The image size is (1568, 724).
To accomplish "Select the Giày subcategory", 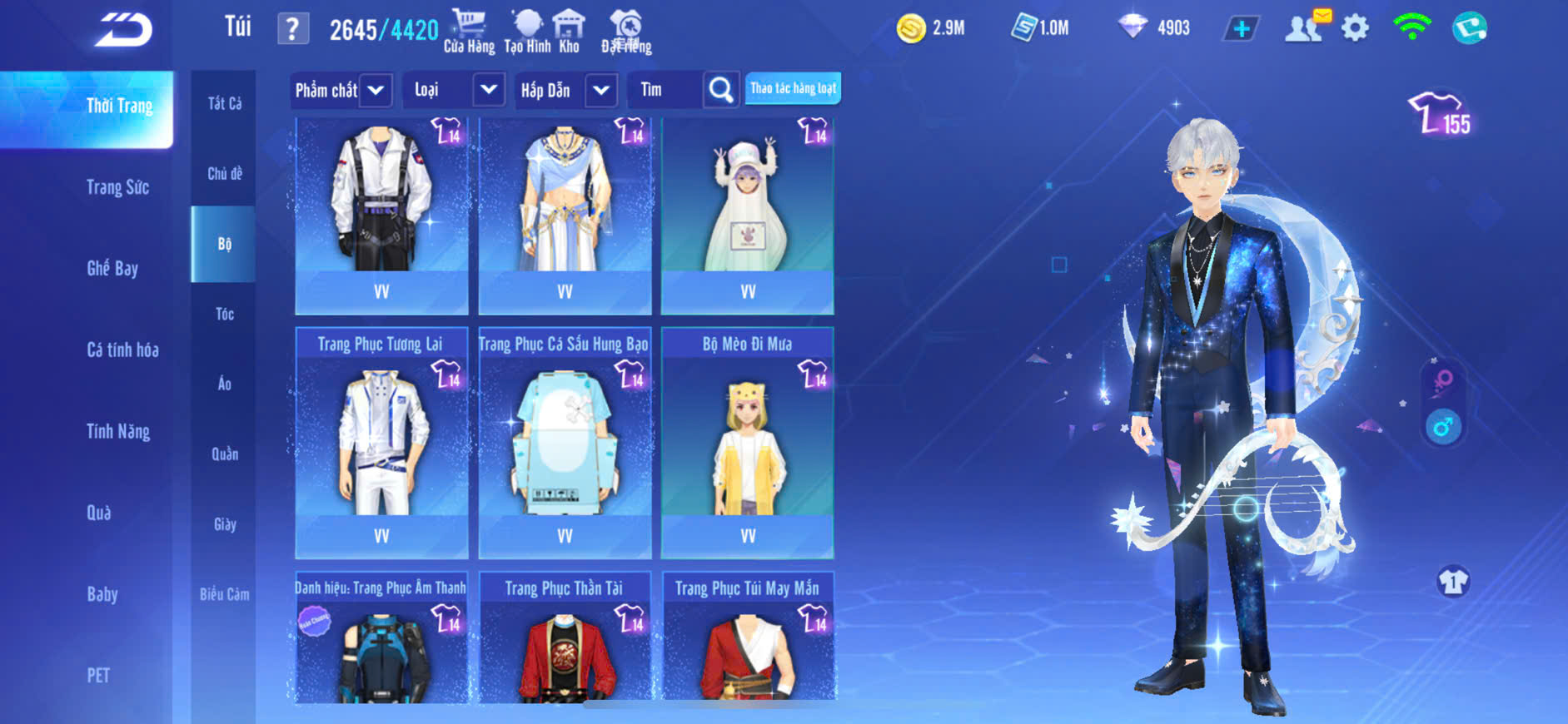I will click(224, 524).
